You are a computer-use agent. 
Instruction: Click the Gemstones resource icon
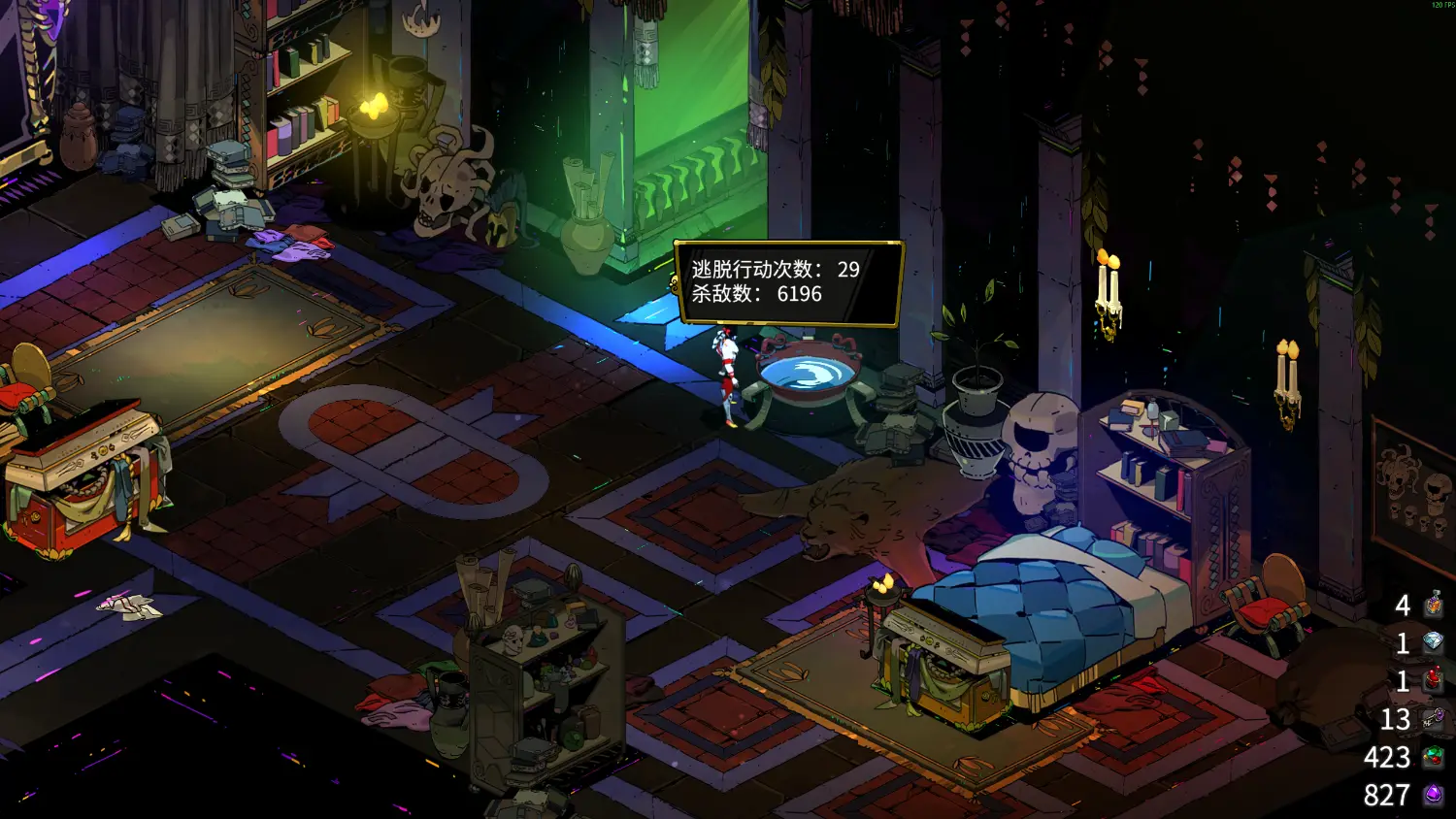1434,757
